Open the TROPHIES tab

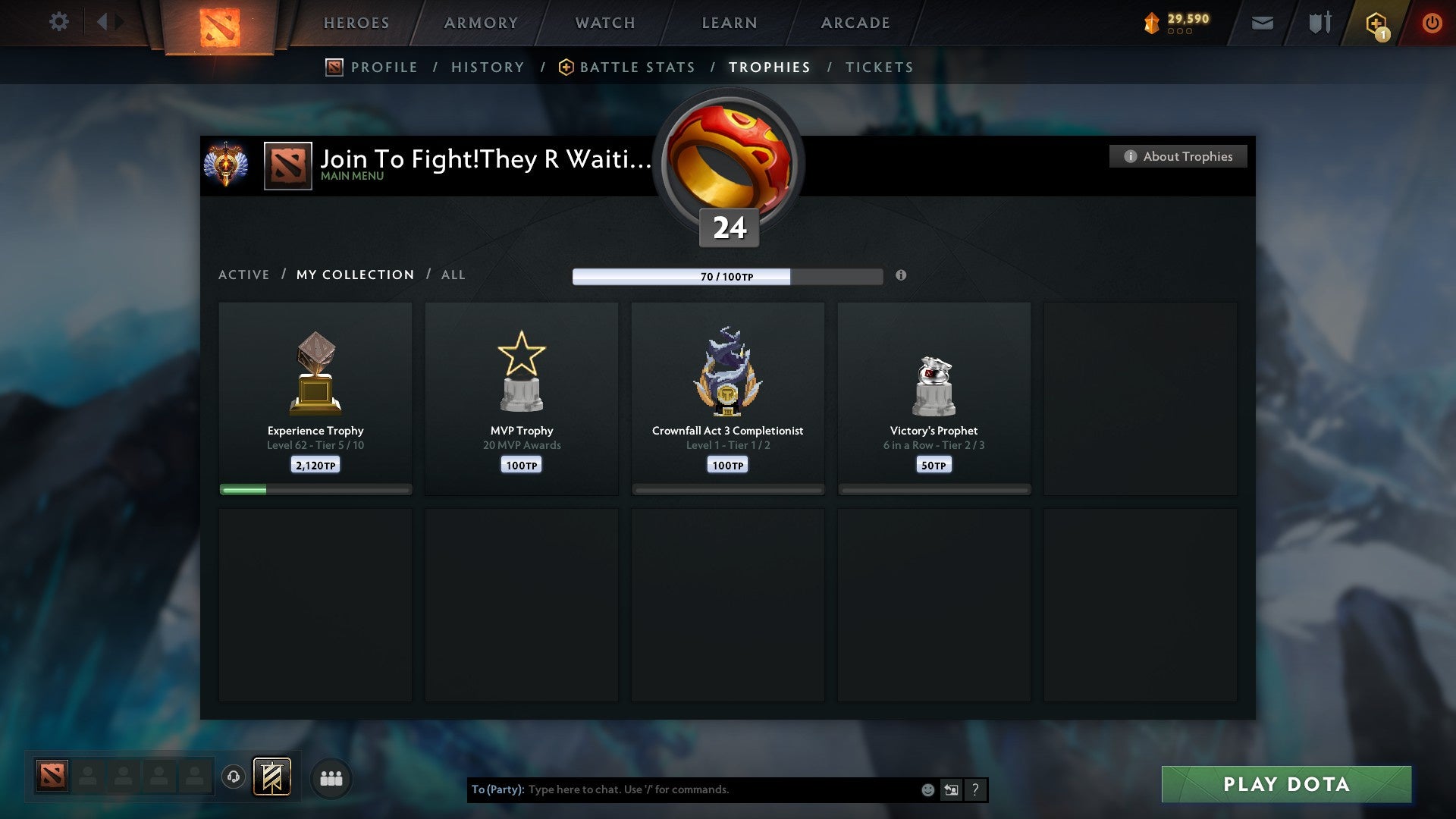pos(769,67)
